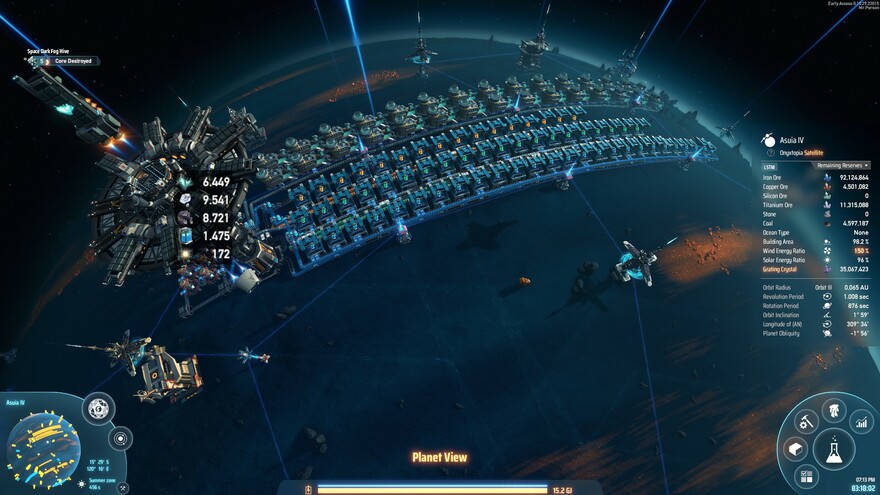This screenshot has height=495, width=880.
Task: Click the wrench tools icon by minimap
Action: [122, 488]
